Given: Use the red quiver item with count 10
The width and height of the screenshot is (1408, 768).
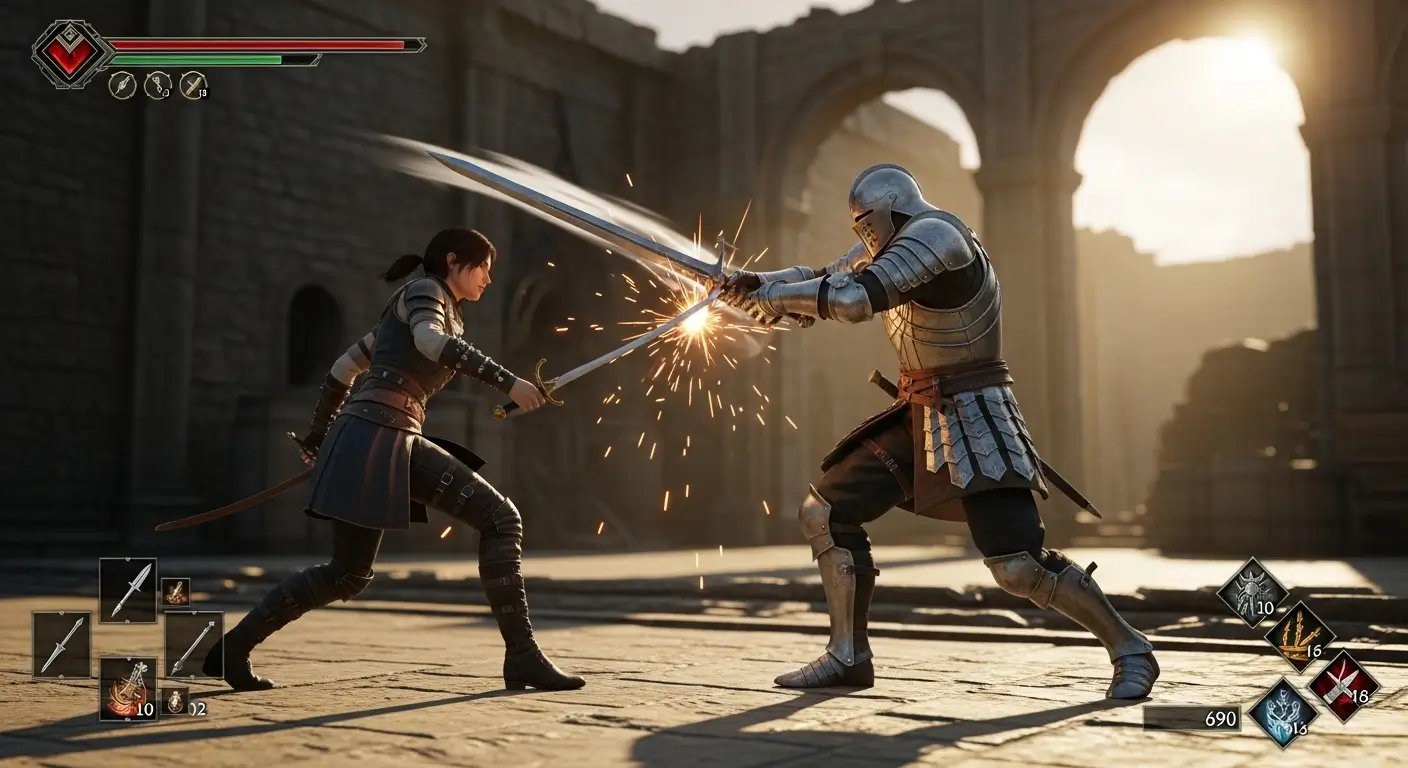Looking at the screenshot, I should [x=127, y=689].
